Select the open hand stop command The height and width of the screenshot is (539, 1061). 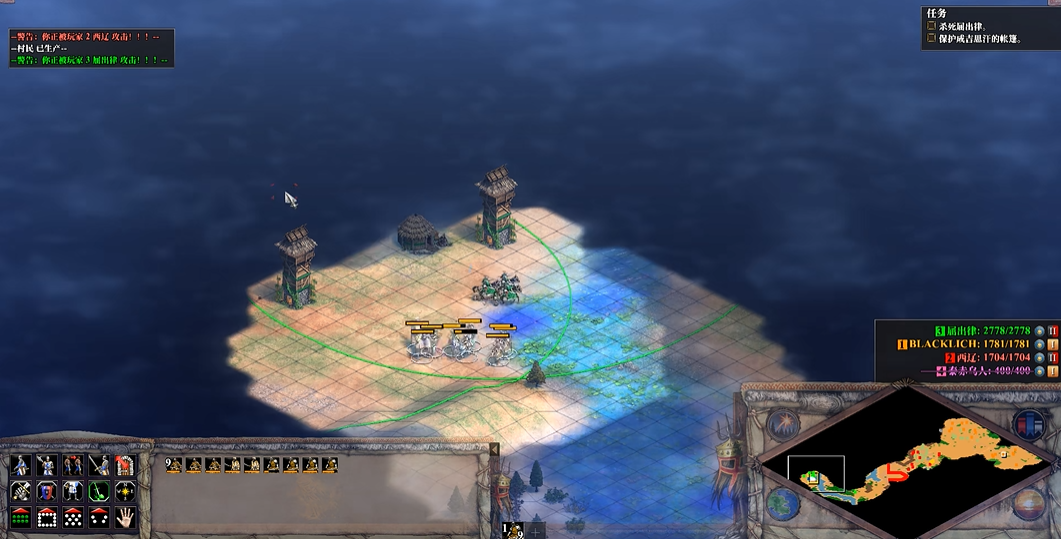[125, 517]
